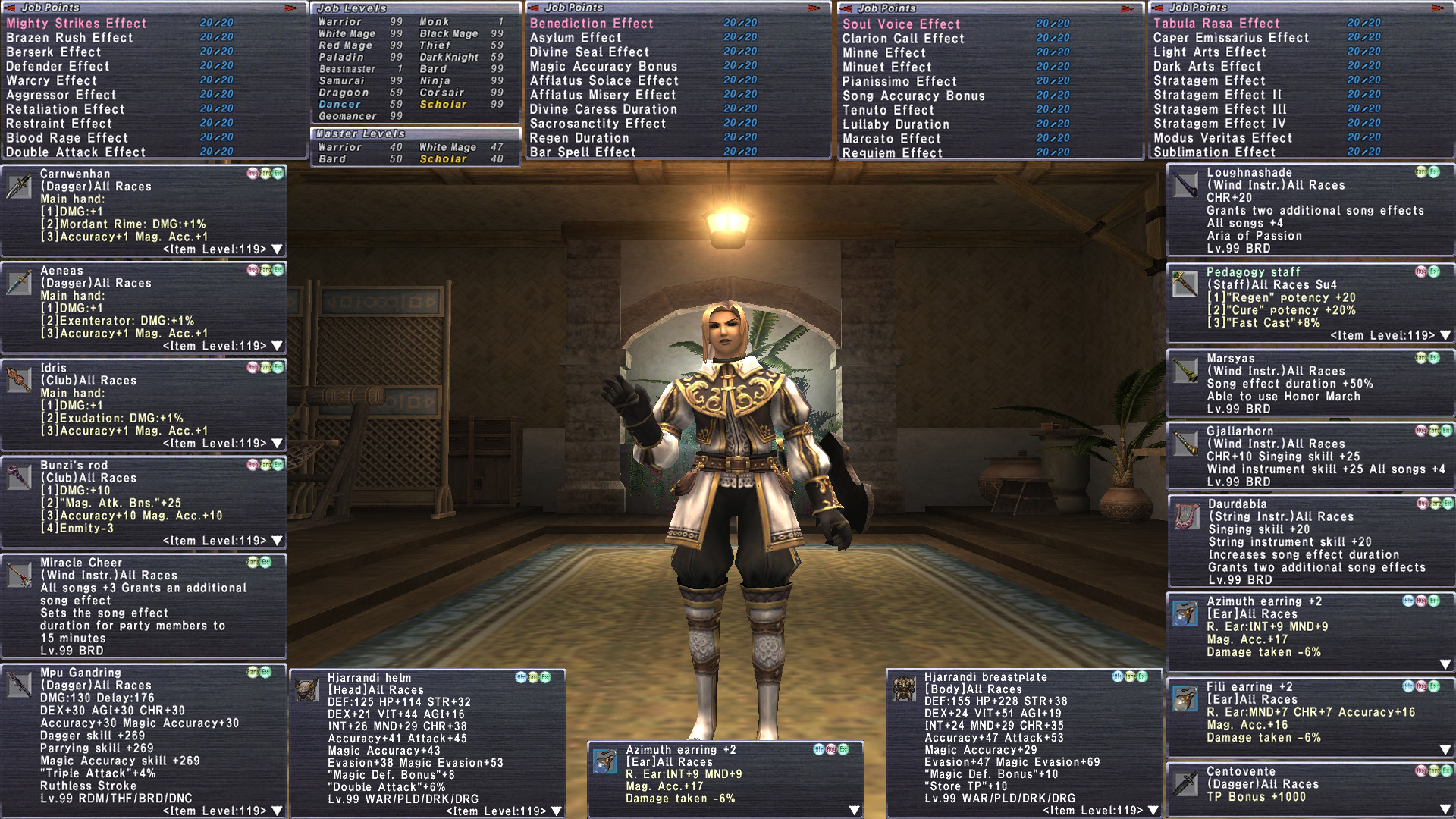
Task: Choose the Idris club icon
Action: click(x=19, y=379)
